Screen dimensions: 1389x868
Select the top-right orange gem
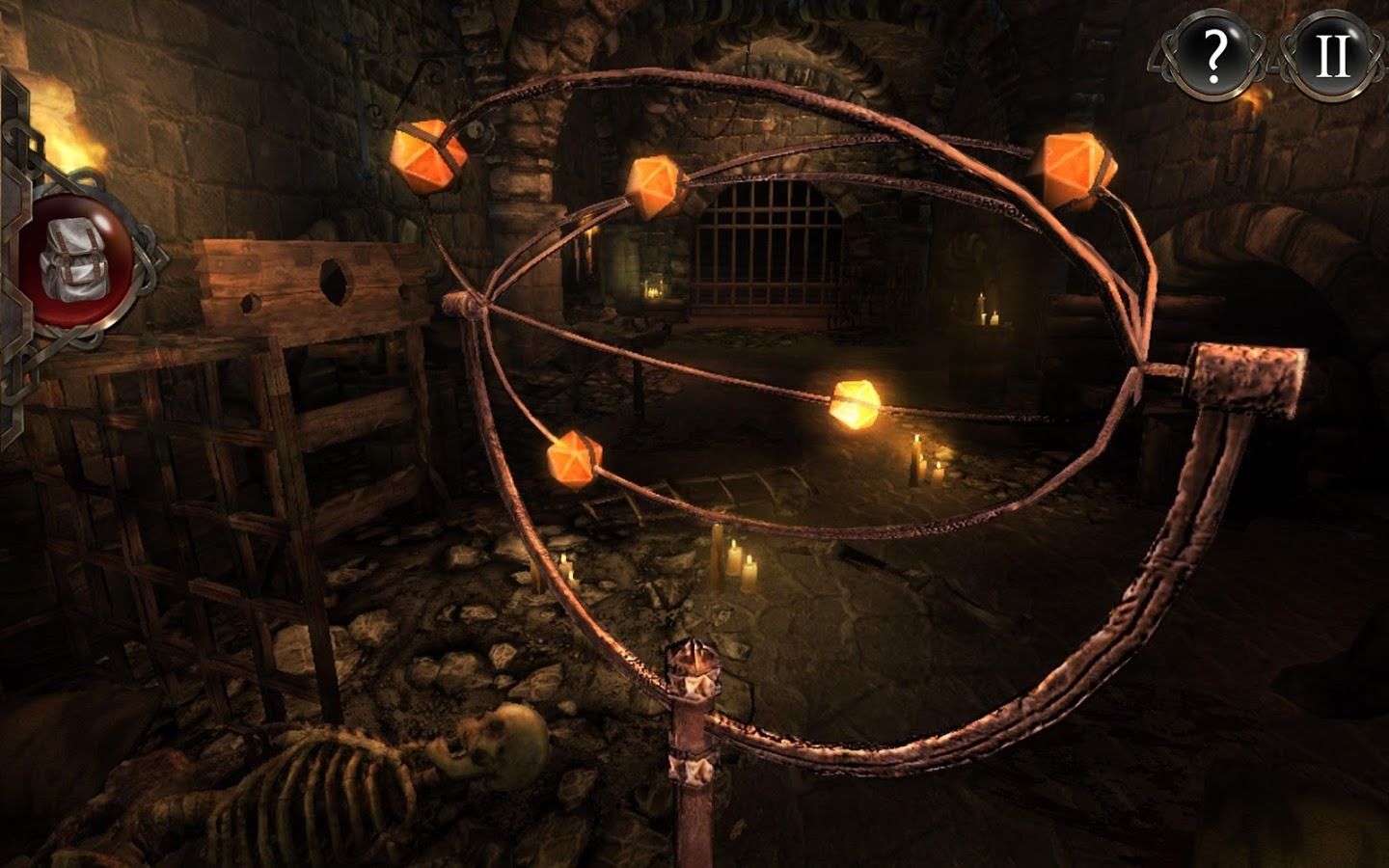pos(1074,166)
